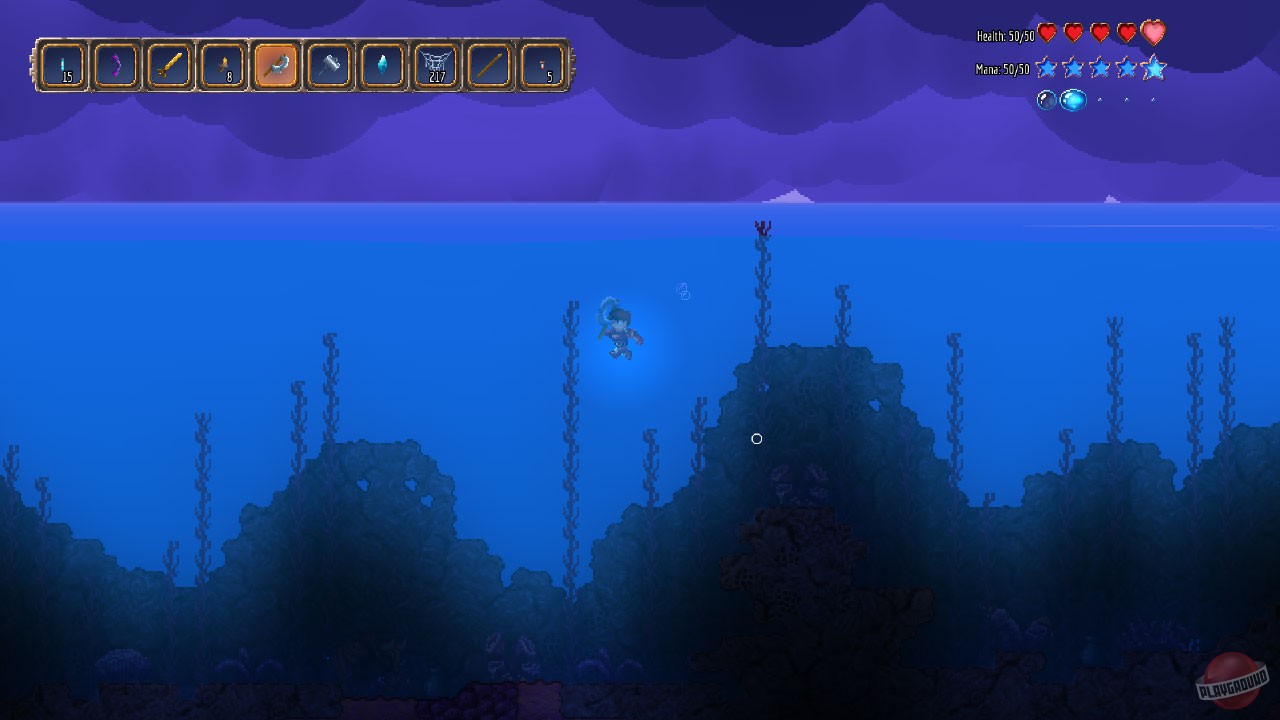Select the purple bow in hotbar slot 2
Screen dimensions: 1280x720
[x=117, y=65]
